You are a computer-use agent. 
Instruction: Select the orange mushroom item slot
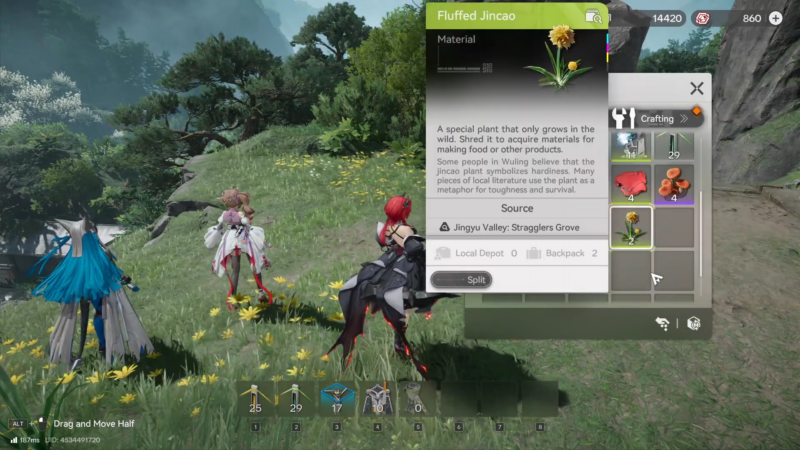[x=674, y=184]
